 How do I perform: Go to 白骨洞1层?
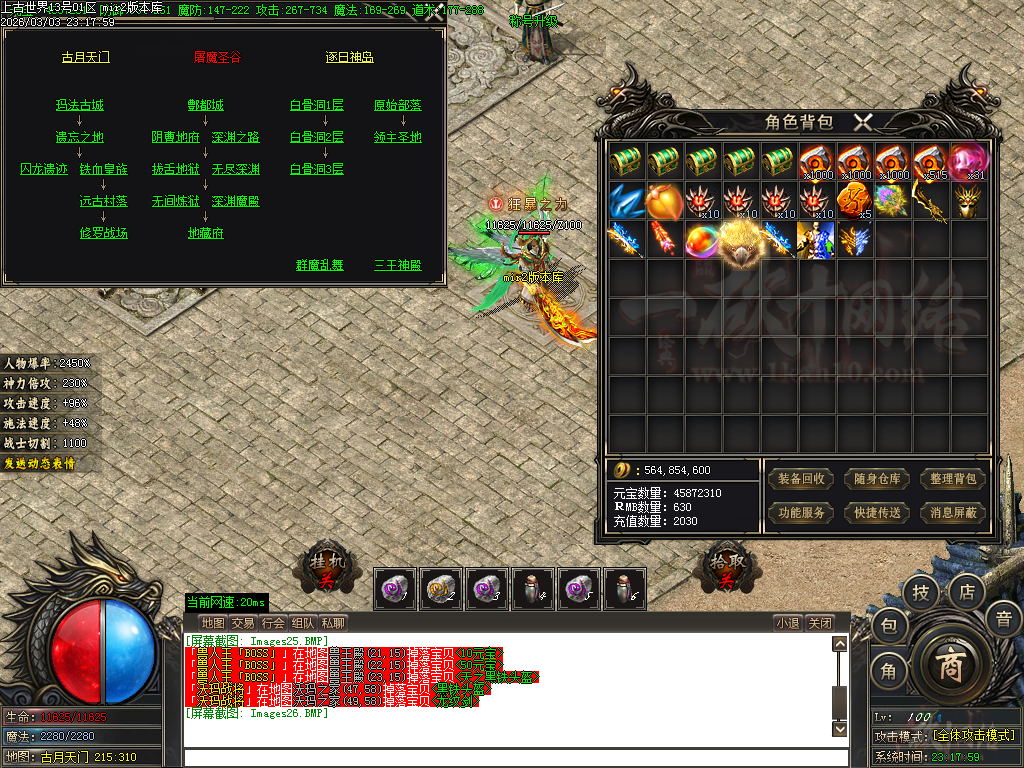(x=317, y=105)
